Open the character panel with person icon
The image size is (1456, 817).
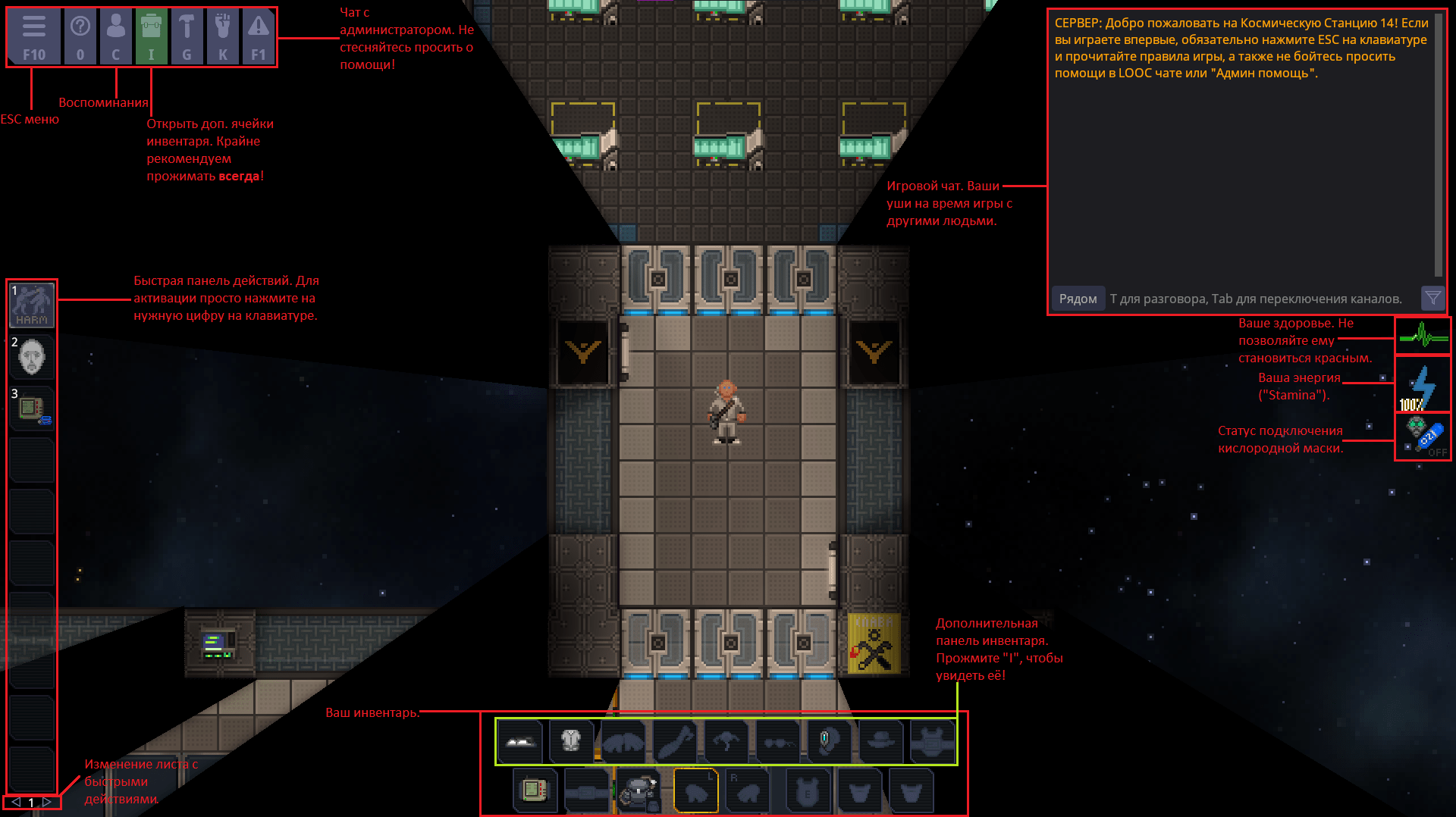coord(115,37)
